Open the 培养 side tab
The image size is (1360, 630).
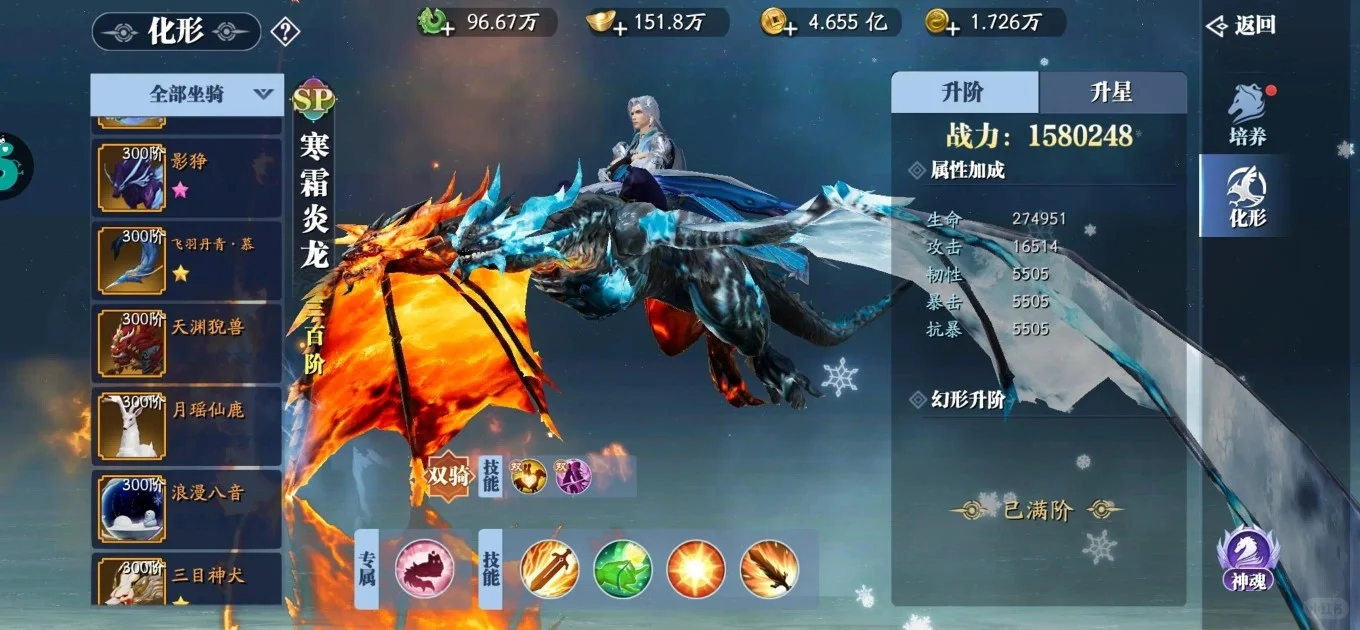pos(1247,115)
